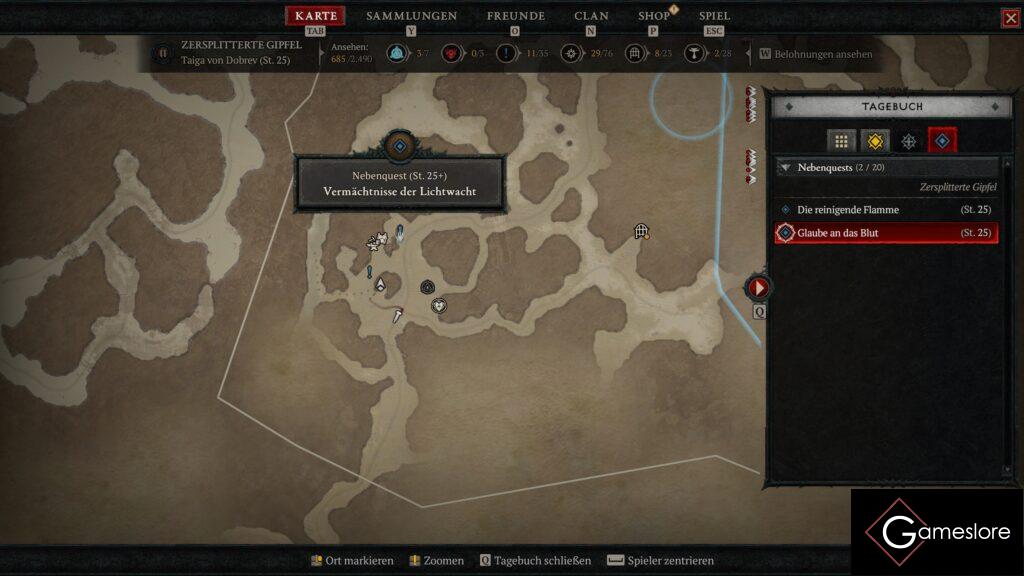Click the blue exclamation quest marker

[369, 271]
